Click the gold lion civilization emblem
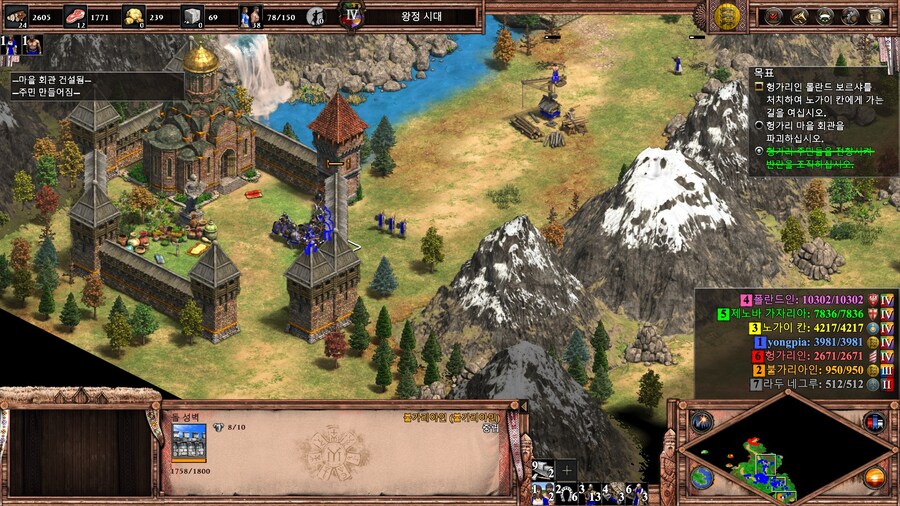 pyautogui.click(x=727, y=15)
